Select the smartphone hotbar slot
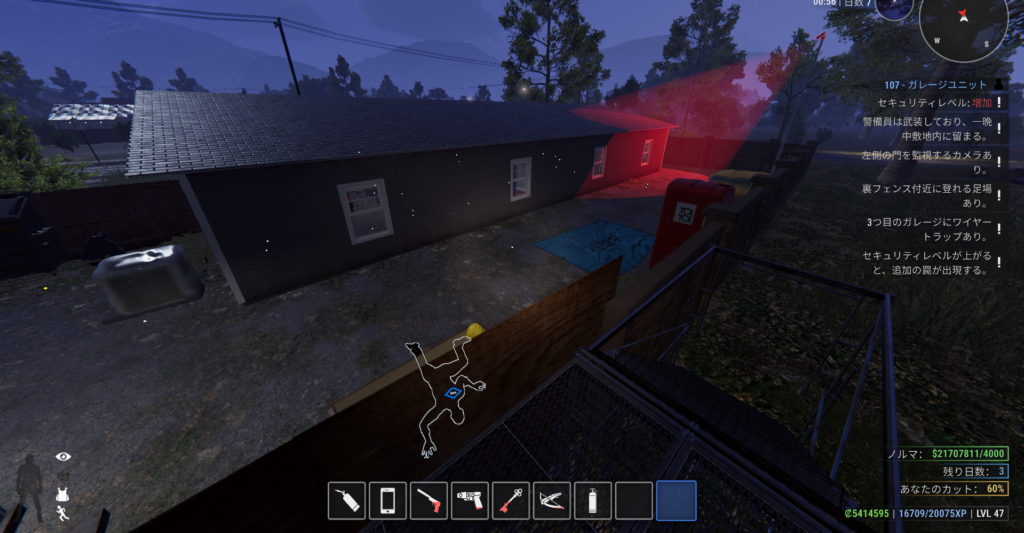Image resolution: width=1024 pixels, height=533 pixels. 388,500
